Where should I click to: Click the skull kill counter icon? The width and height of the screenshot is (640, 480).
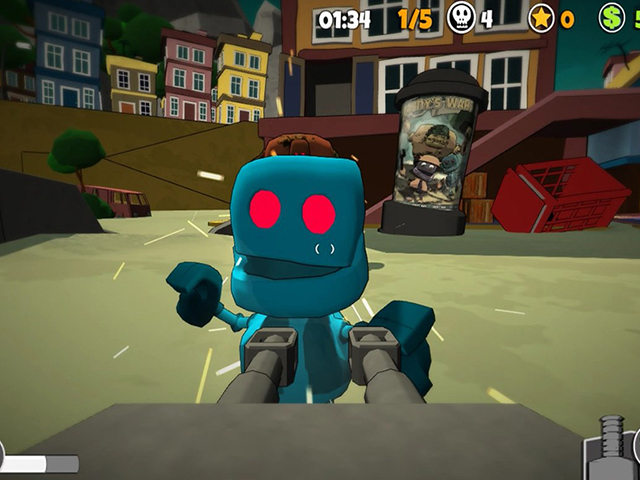click(x=461, y=18)
